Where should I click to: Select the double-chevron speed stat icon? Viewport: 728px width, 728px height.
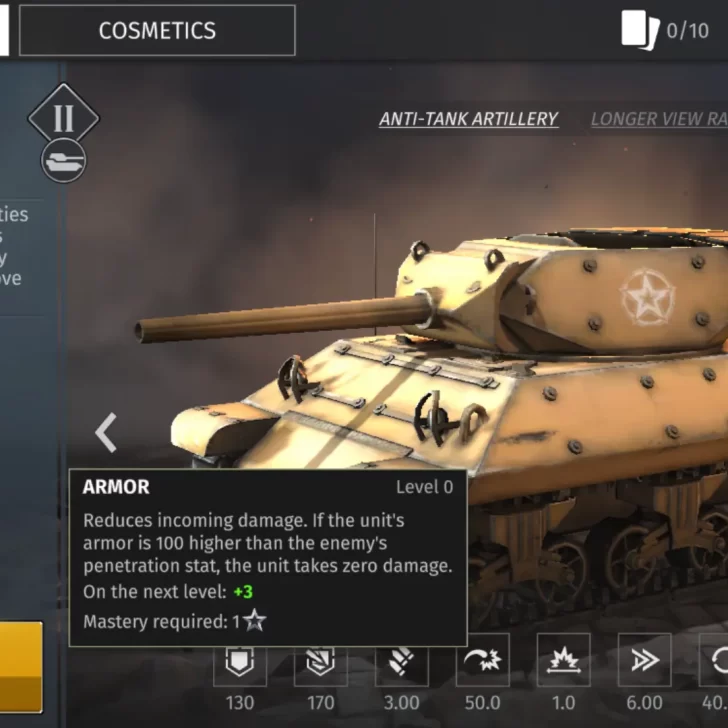click(644, 663)
